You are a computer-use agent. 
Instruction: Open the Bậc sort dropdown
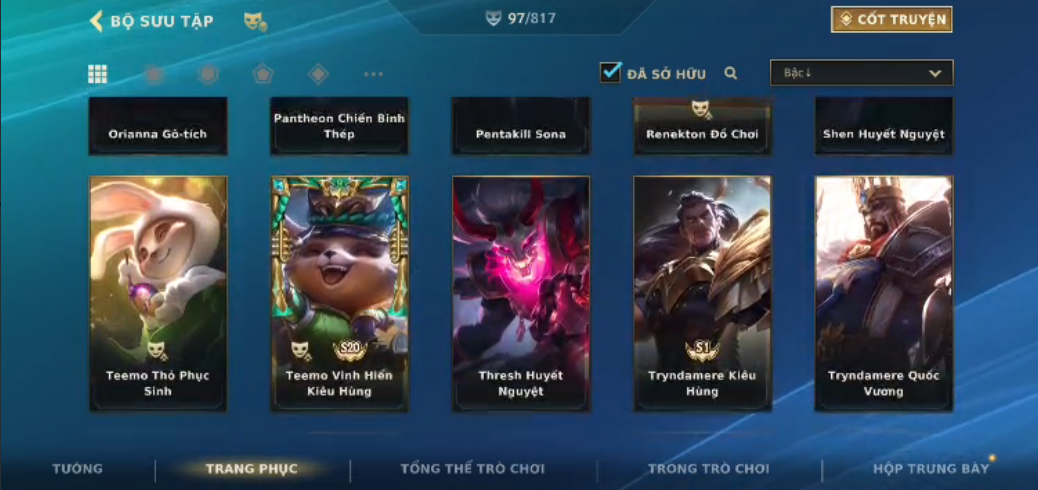(861, 73)
